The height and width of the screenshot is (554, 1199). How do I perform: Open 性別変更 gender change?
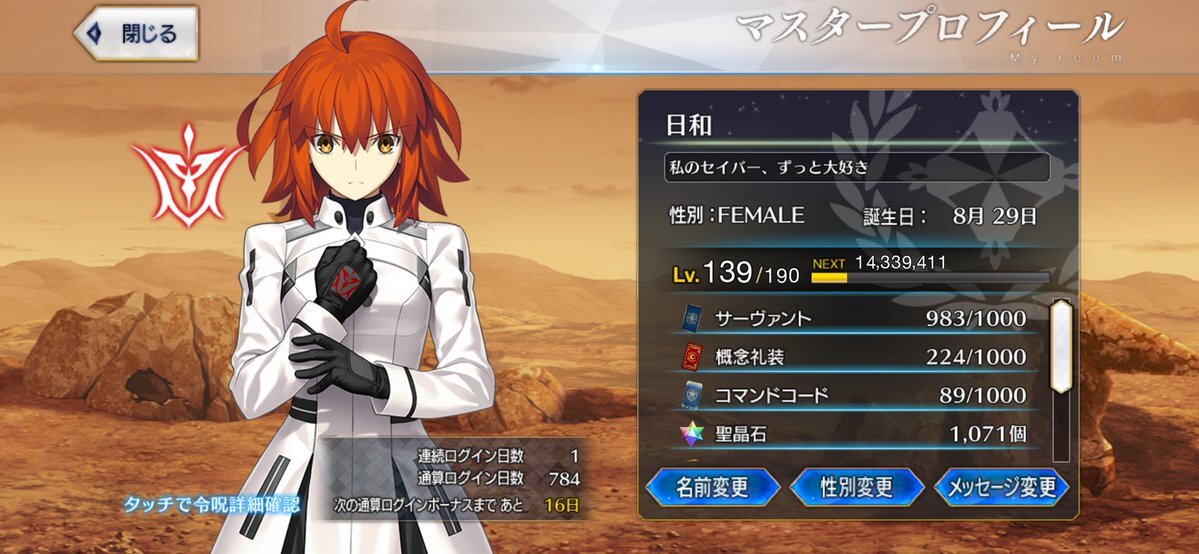click(x=856, y=487)
